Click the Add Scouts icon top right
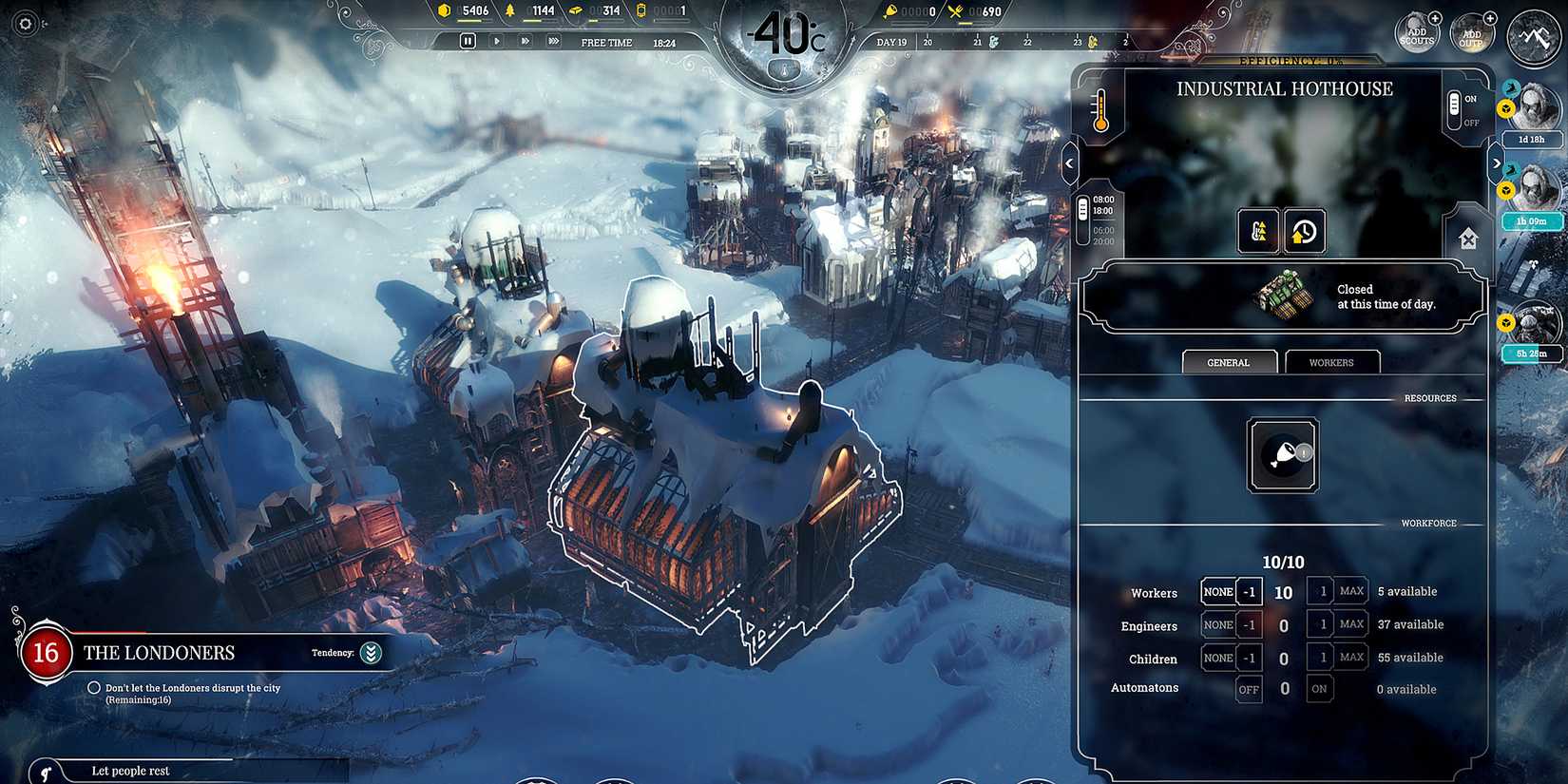Screen dimensions: 1568x784 point(1417,31)
